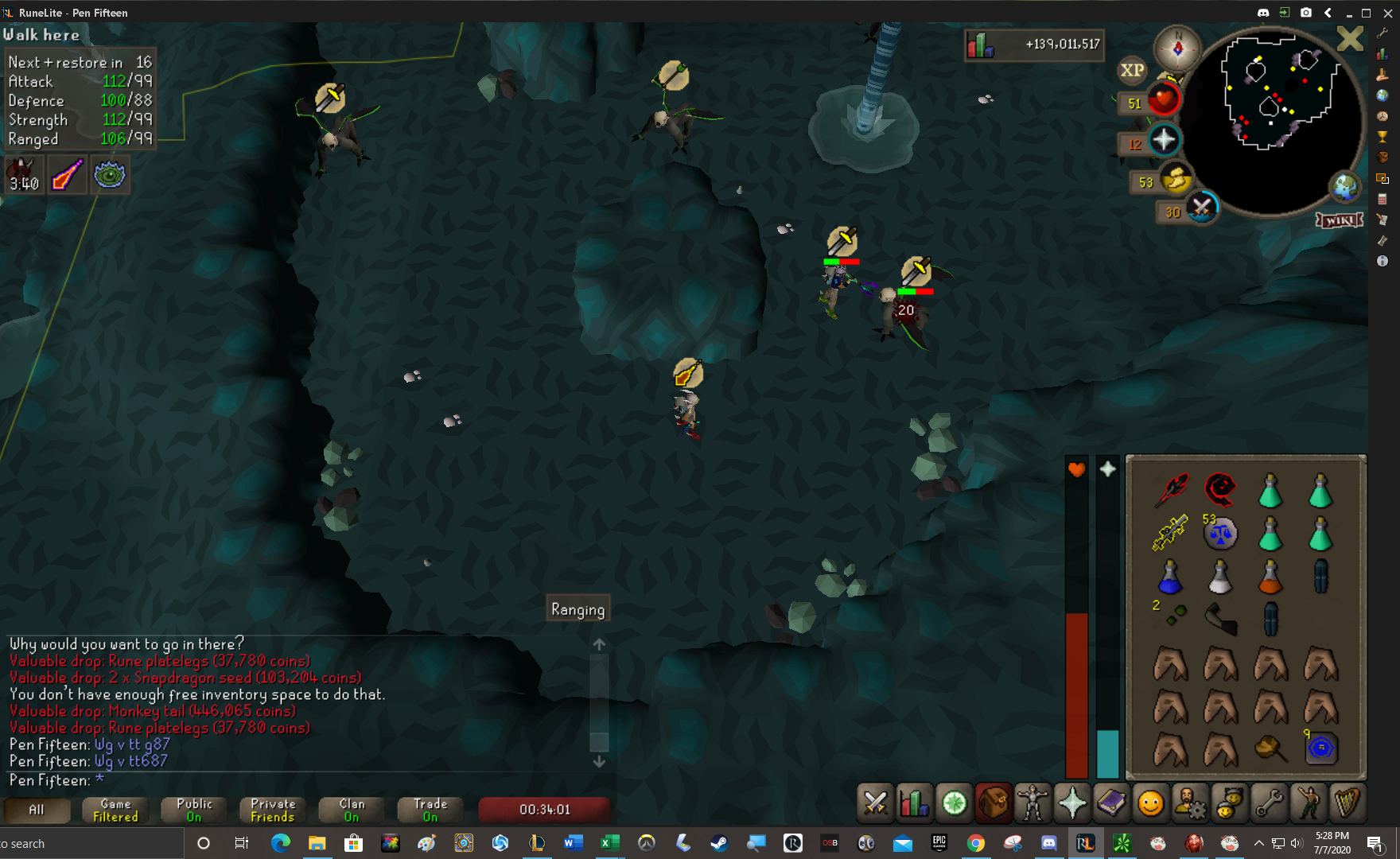Click the Wiki lookup banner

(1340, 220)
